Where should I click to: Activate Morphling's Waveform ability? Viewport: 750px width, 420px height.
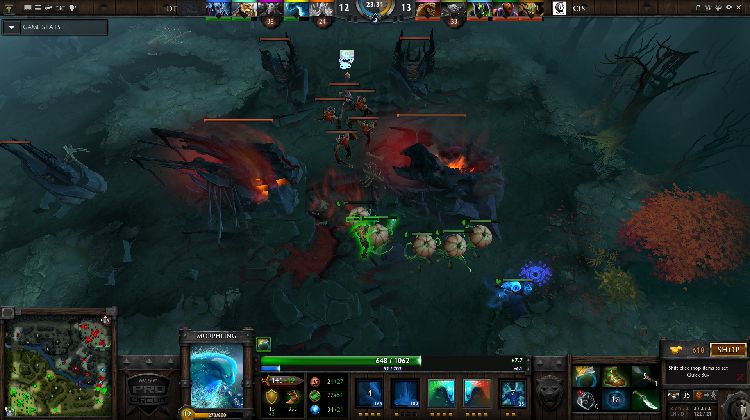click(370, 390)
